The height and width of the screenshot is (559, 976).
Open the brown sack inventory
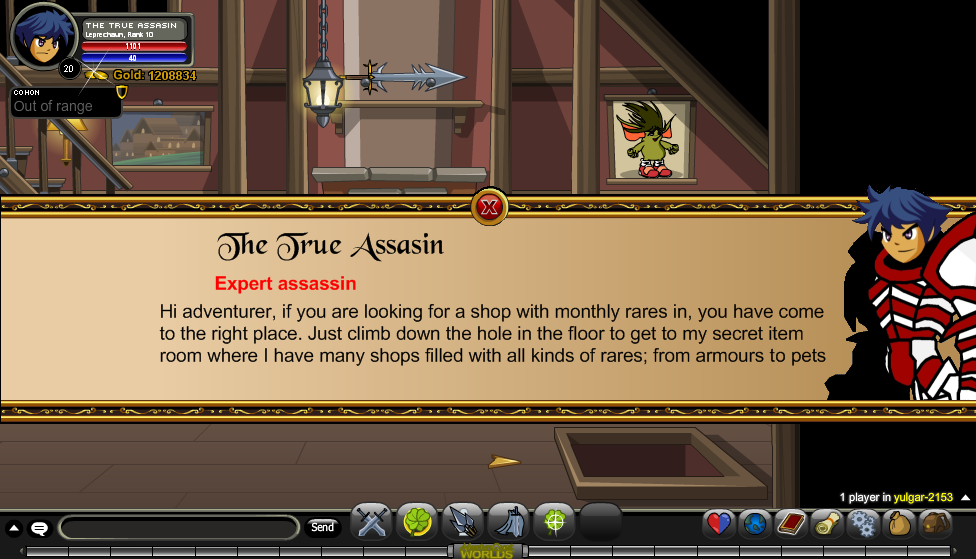pos(898,523)
